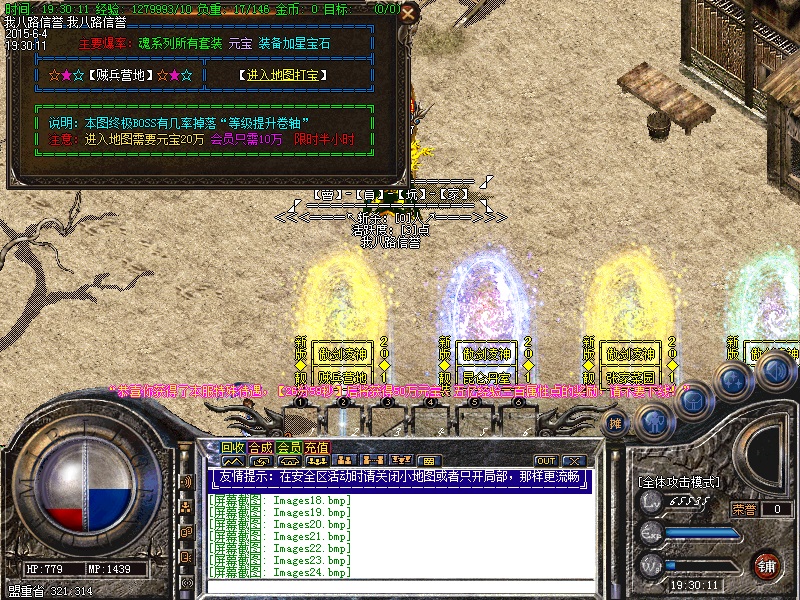This screenshot has width=800, height=600.
Task: Open the character equipment round icon
Action: (655, 422)
